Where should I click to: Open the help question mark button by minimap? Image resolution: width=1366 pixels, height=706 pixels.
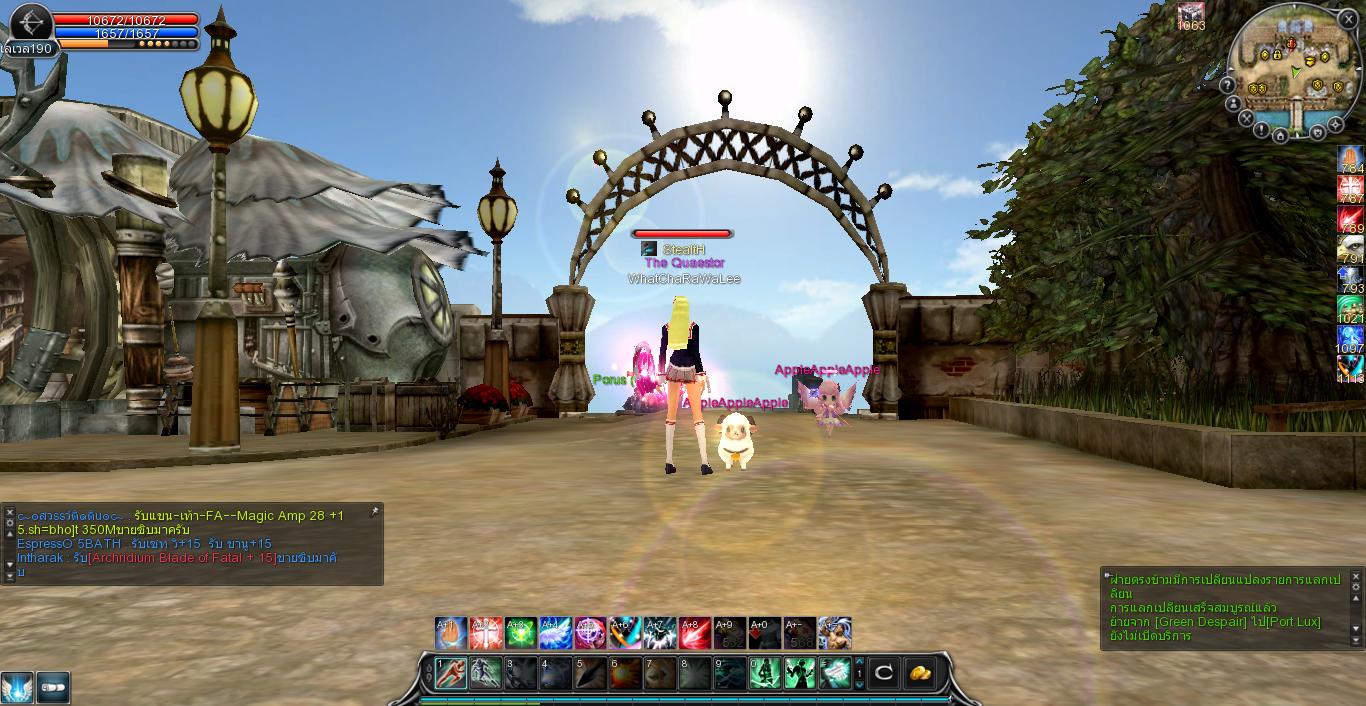tap(1229, 85)
